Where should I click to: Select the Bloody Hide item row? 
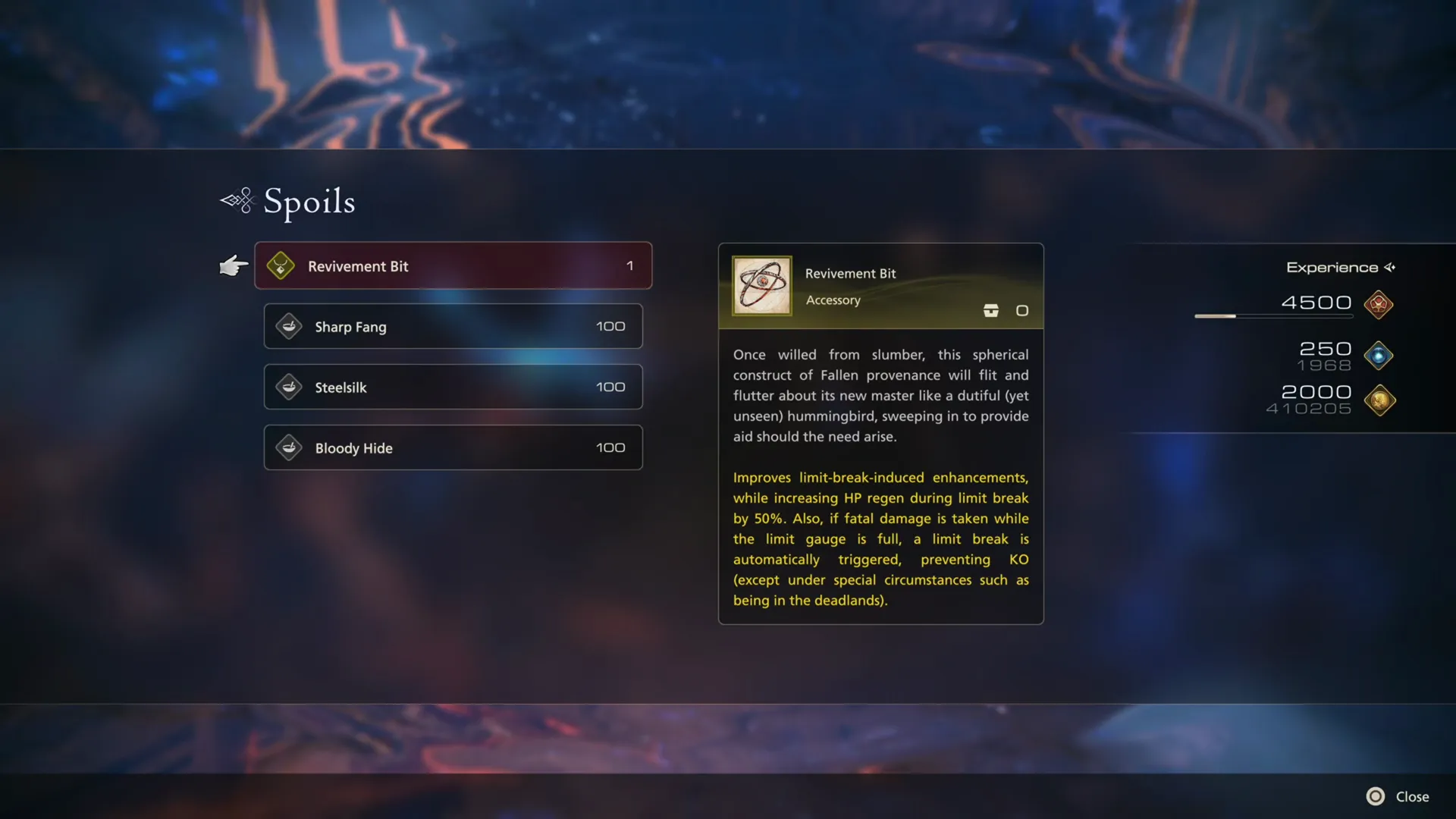tap(453, 447)
